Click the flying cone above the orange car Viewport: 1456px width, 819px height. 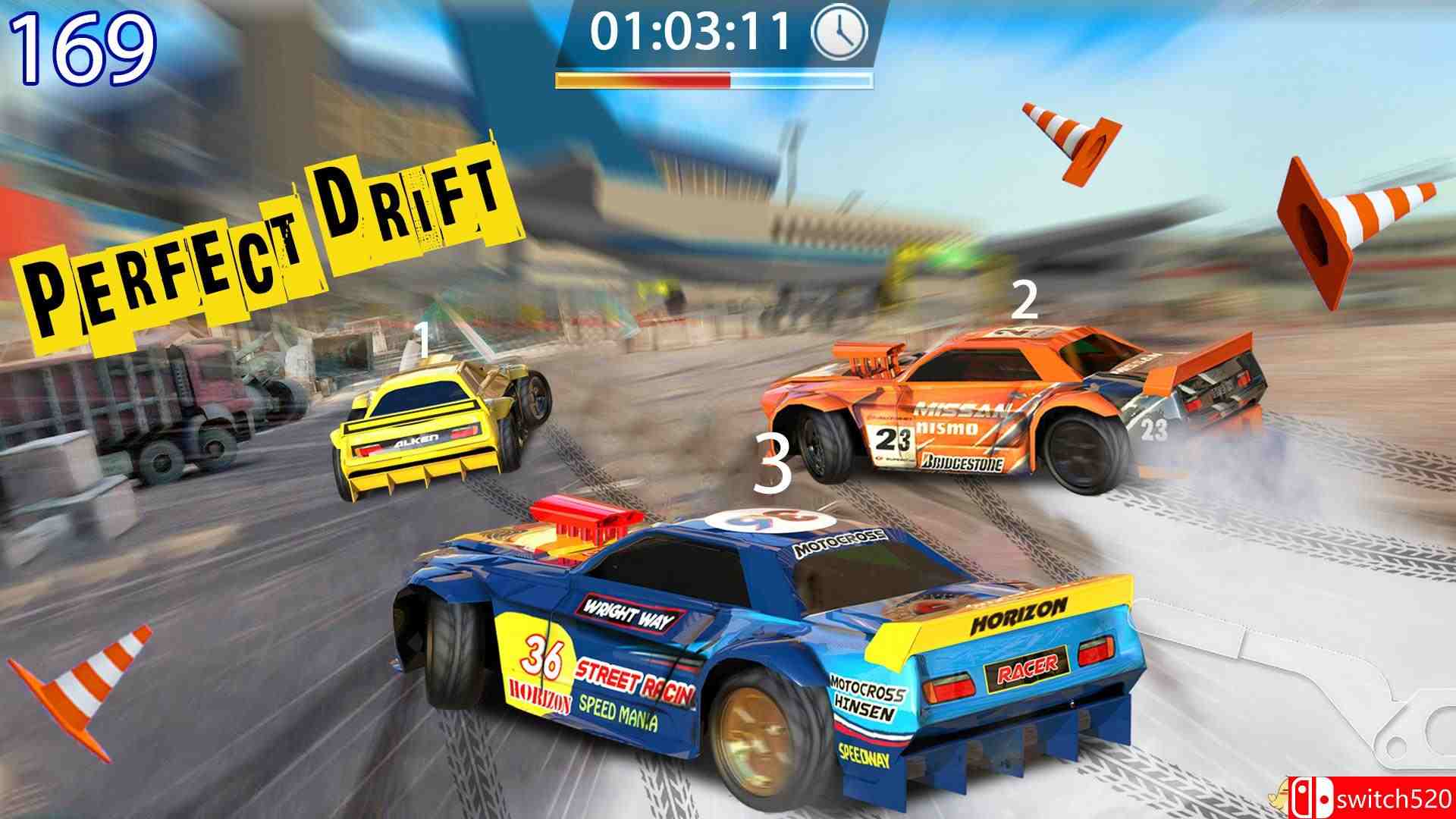pyautogui.click(x=1069, y=144)
